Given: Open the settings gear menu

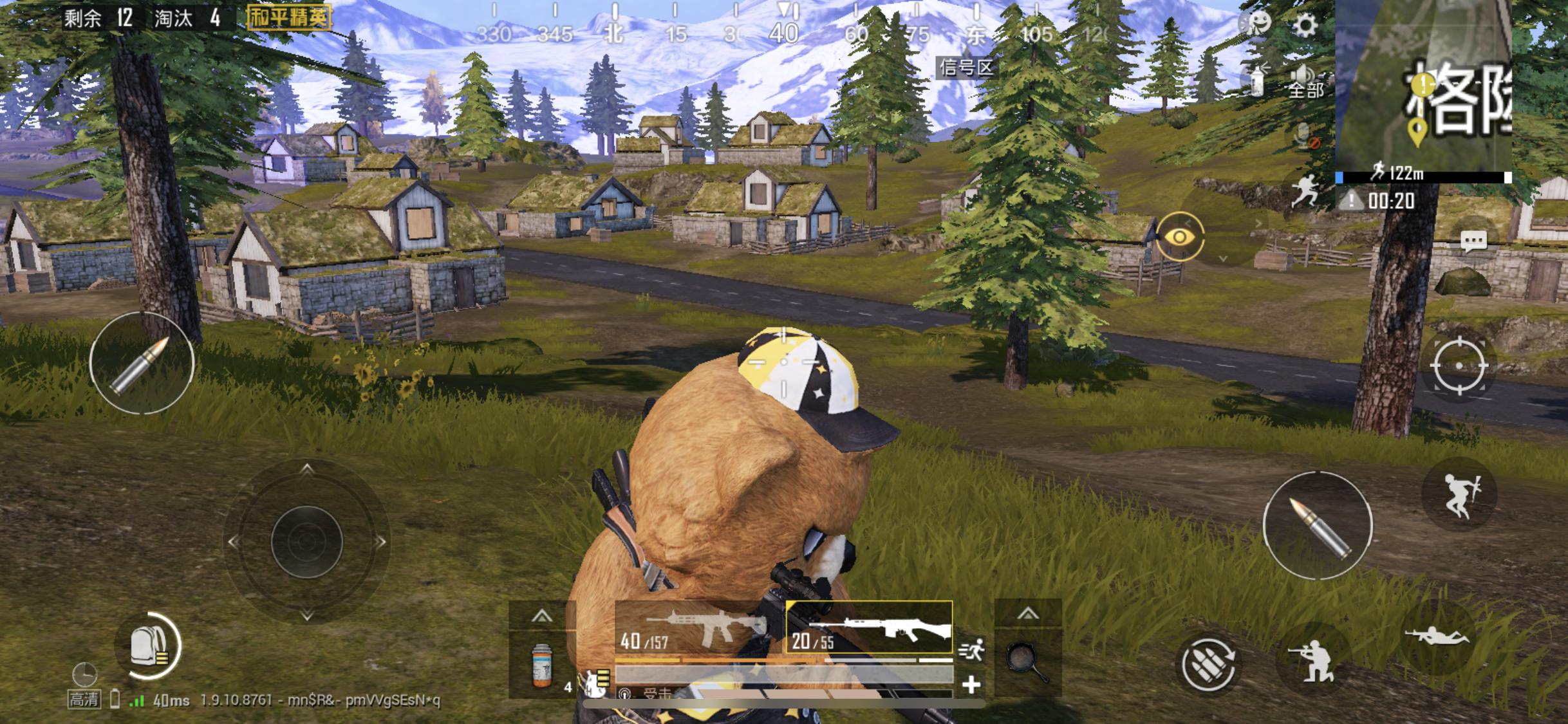Looking at the screenshot, I should (x=1305, y=26).
